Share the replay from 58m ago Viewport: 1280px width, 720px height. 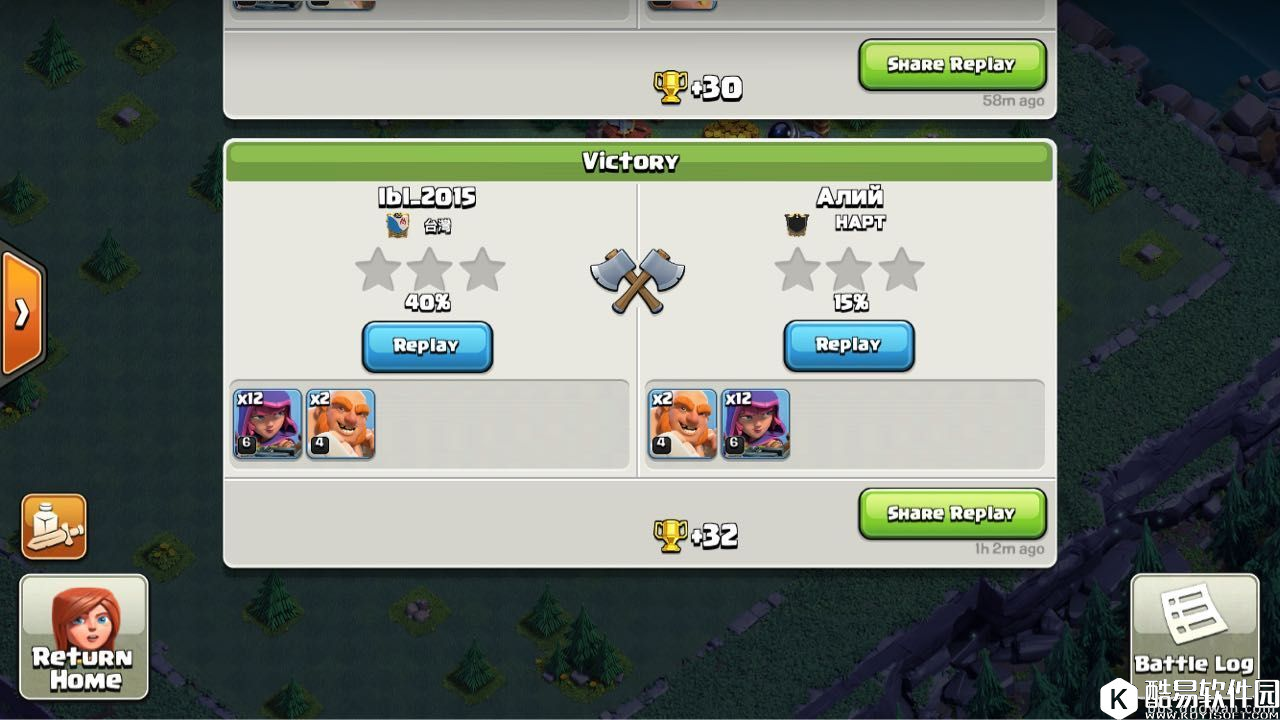951,64
